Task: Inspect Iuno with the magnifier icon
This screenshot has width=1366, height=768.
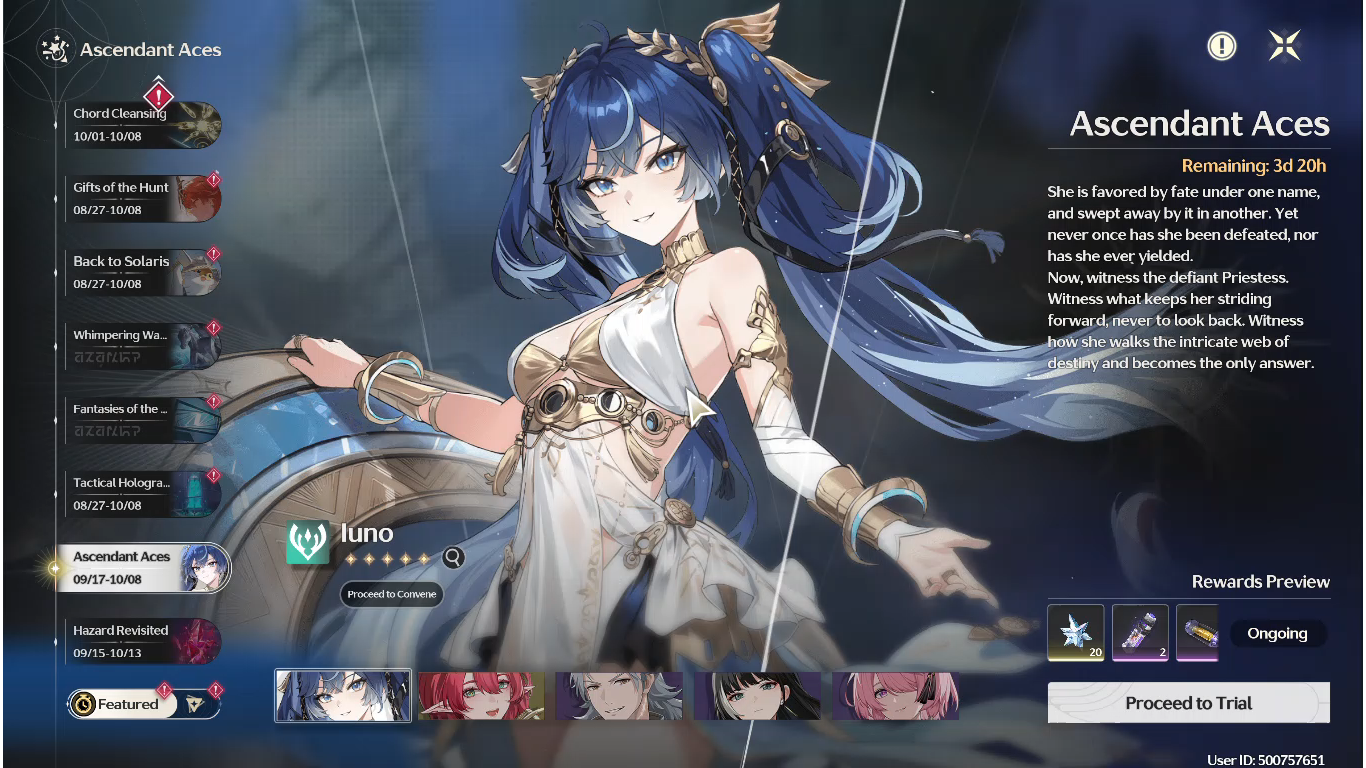Action: pos(453,558)
